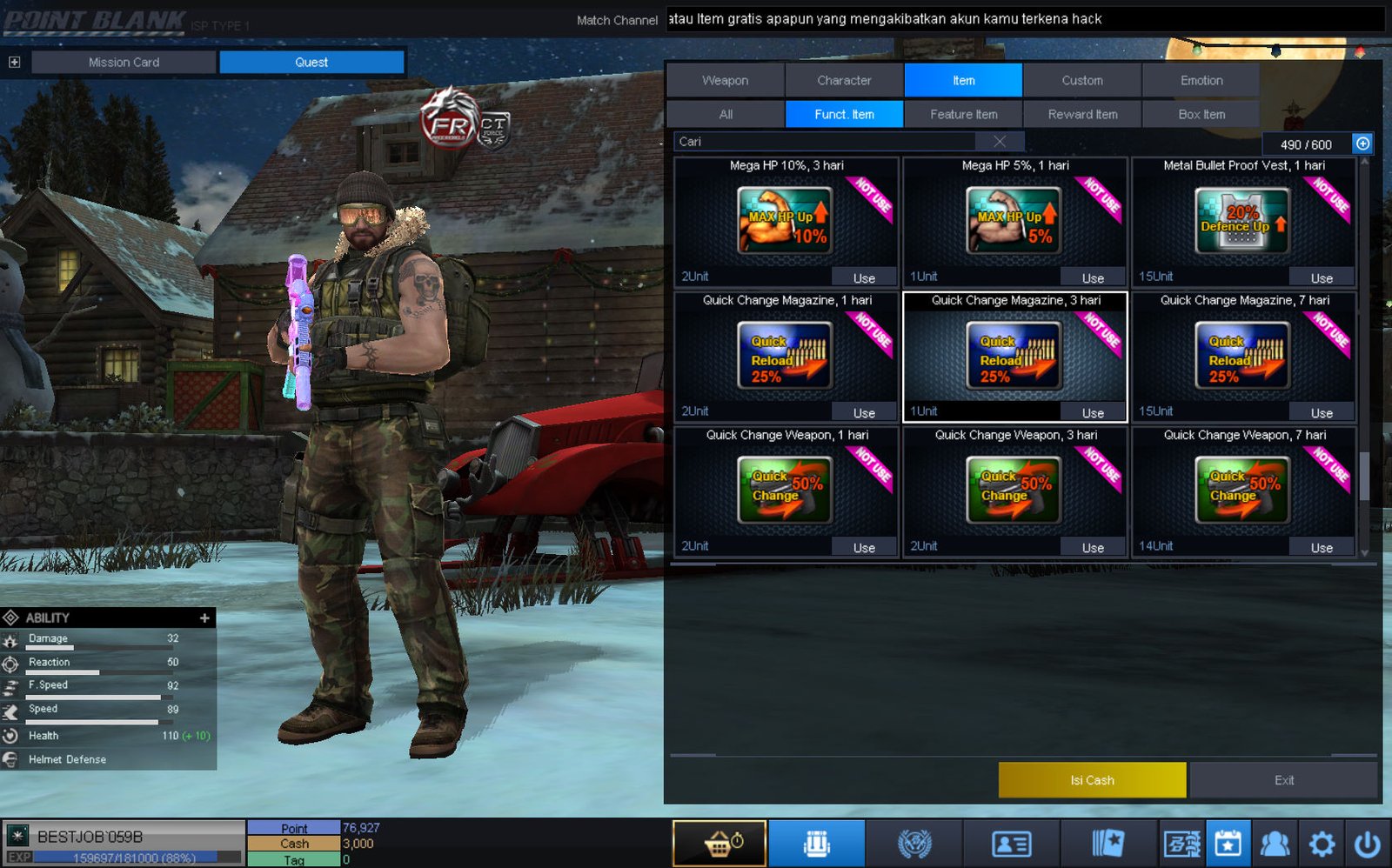Image resolution: width=1392 pixels, height=868 pixels.
Task: Use the Metal Bullet Proof Vest
Action: [x=1321, y=278]
